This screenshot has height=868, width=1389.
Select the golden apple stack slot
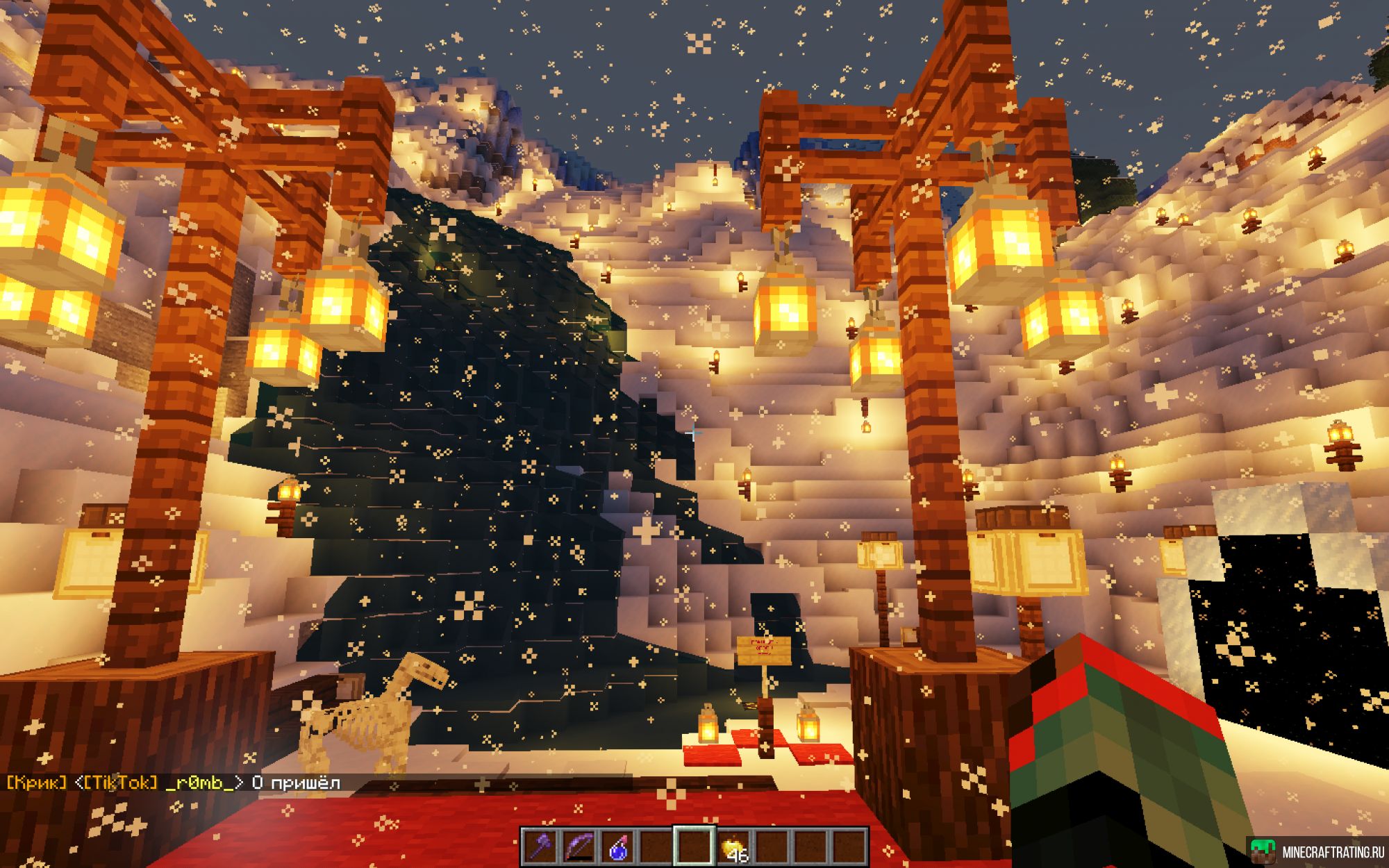734,847
